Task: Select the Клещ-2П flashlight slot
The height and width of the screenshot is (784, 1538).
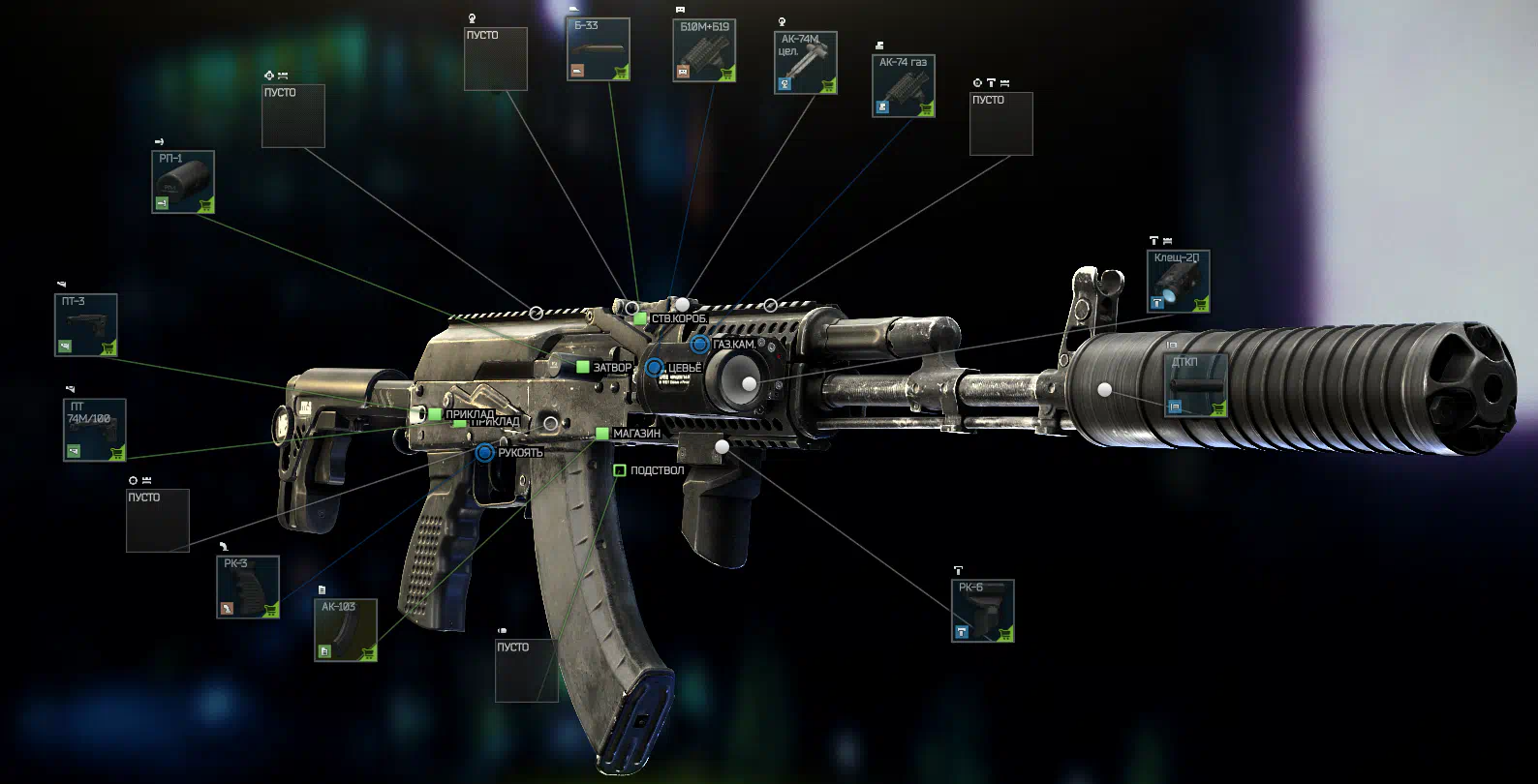Action: (x=1178, y=282)
